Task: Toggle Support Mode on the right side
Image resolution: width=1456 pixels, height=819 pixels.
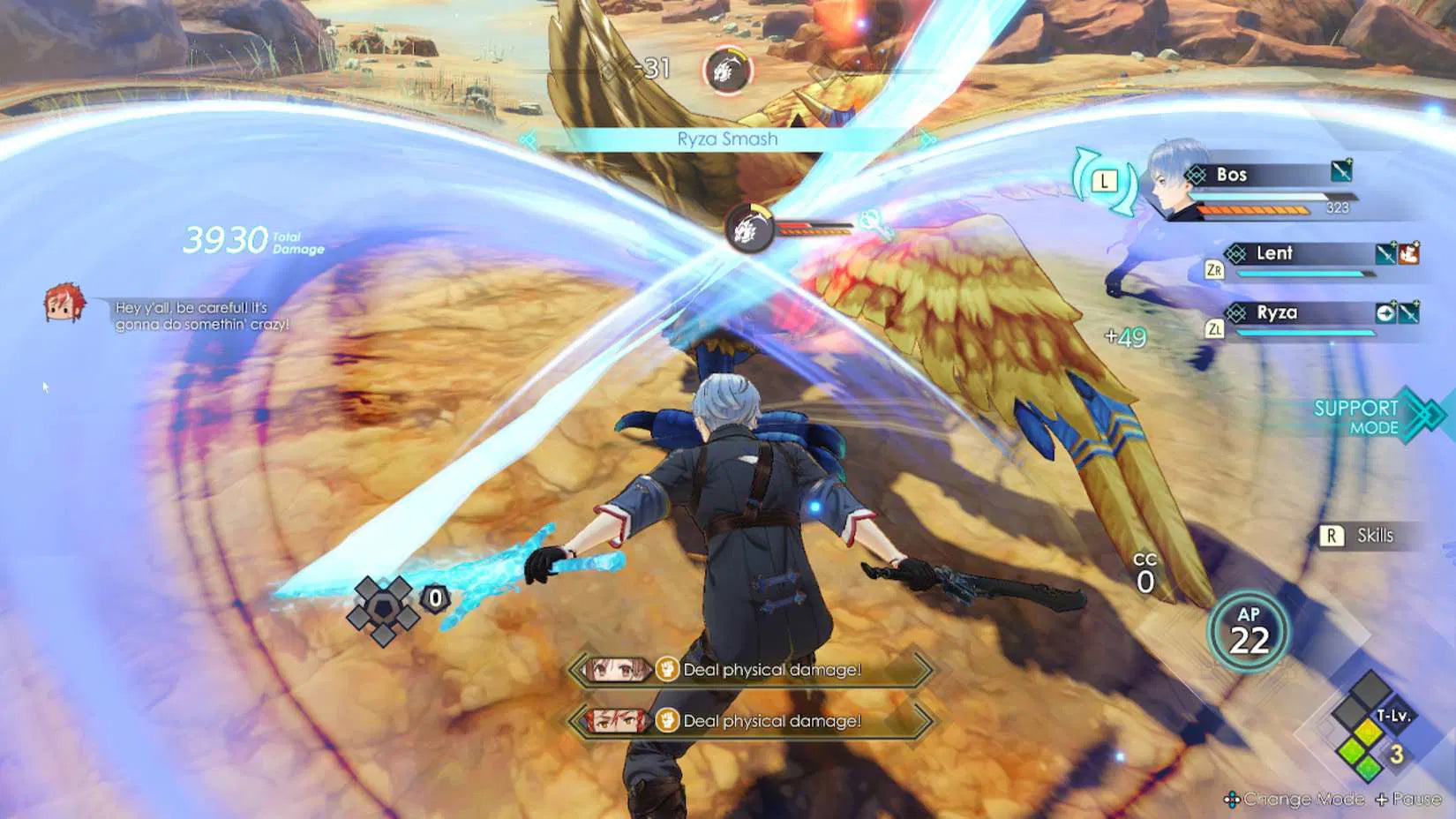Action: click(1356, 417)
